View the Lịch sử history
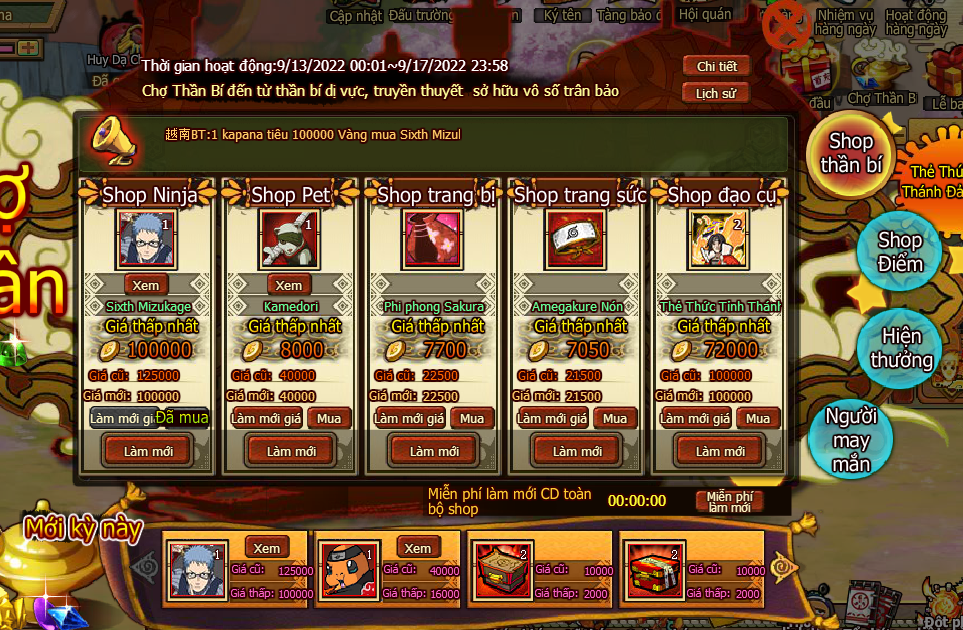Image resolution: width=963 pixels, height=630 pixels. click(x=716, y=93)
